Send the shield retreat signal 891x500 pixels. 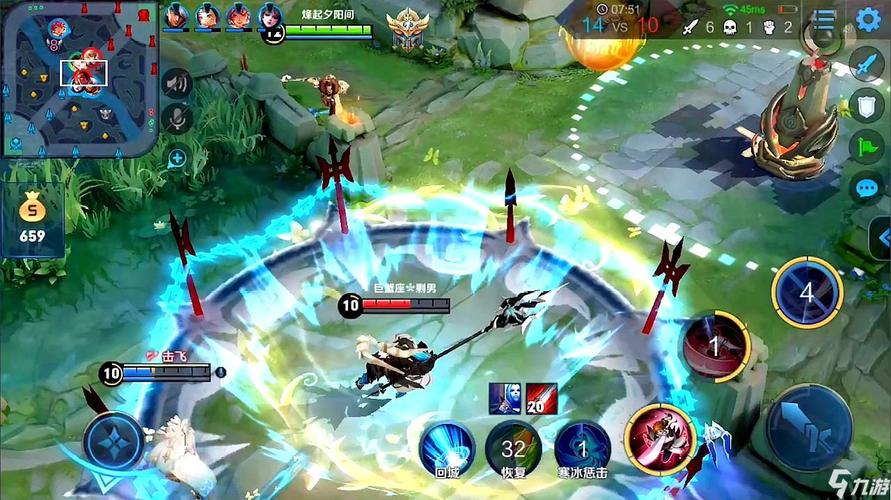click(866, 106)
